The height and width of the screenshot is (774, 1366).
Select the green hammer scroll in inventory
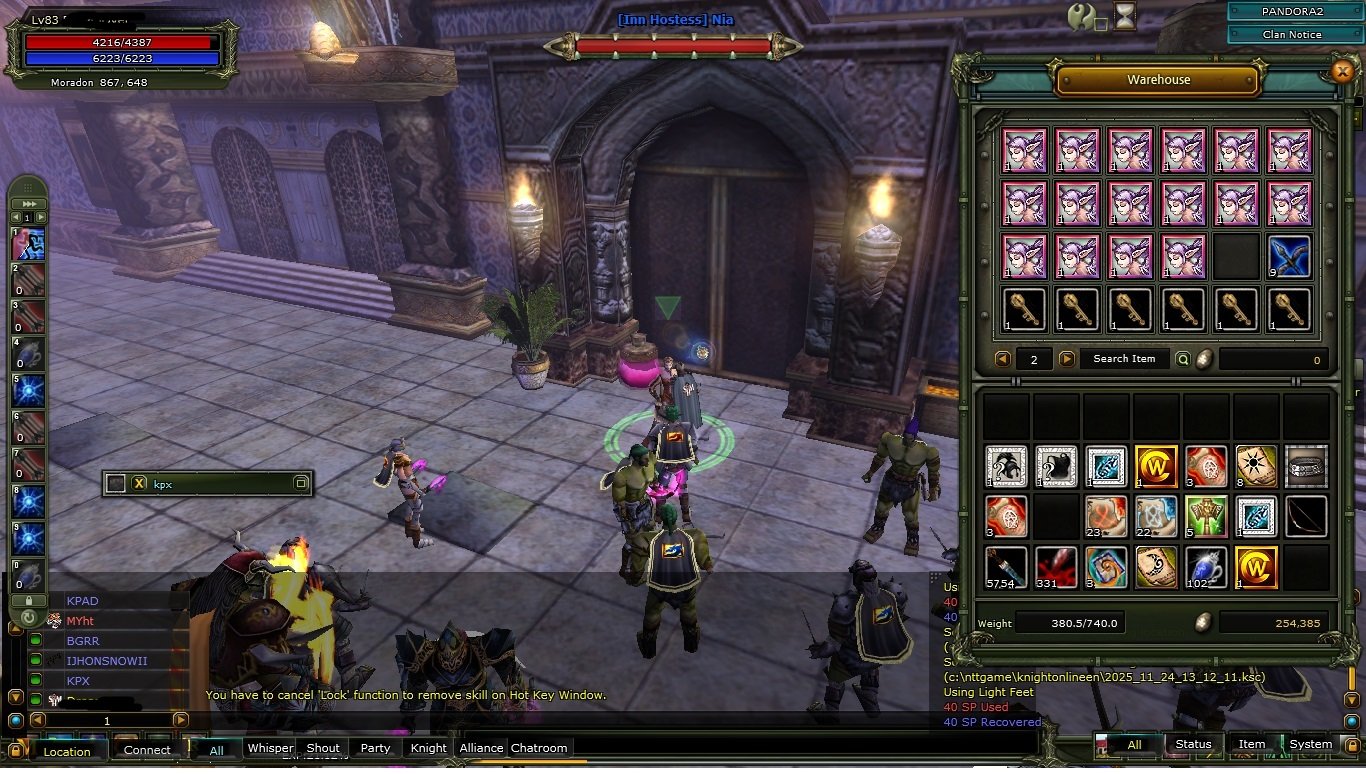tap(1207, 517)
